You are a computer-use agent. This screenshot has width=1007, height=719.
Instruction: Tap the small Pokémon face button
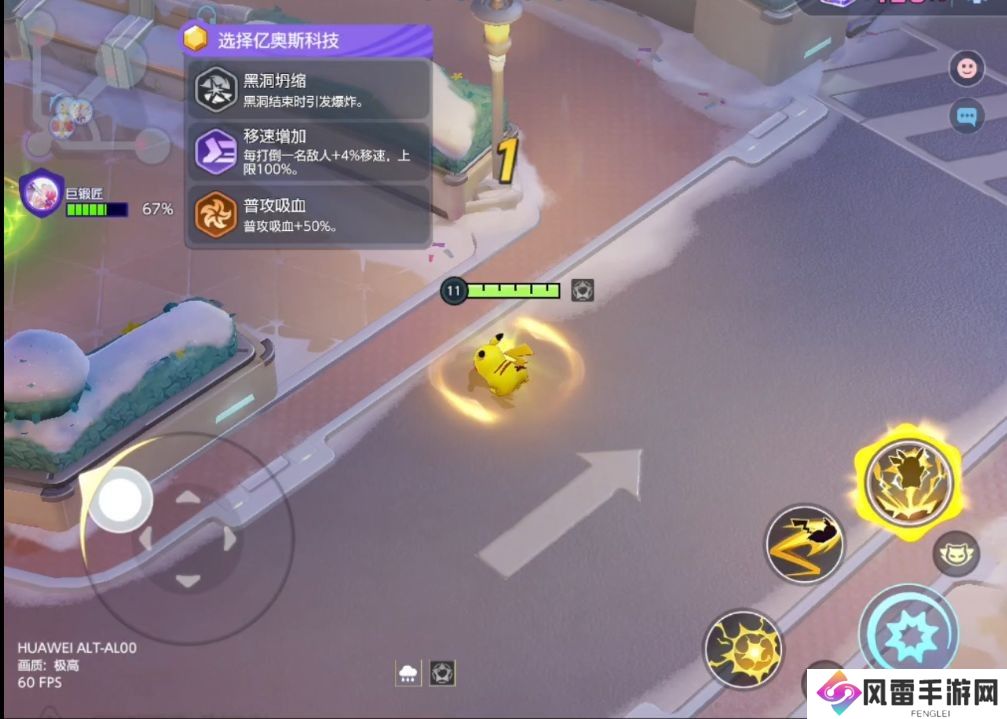[x=956, y=553]
